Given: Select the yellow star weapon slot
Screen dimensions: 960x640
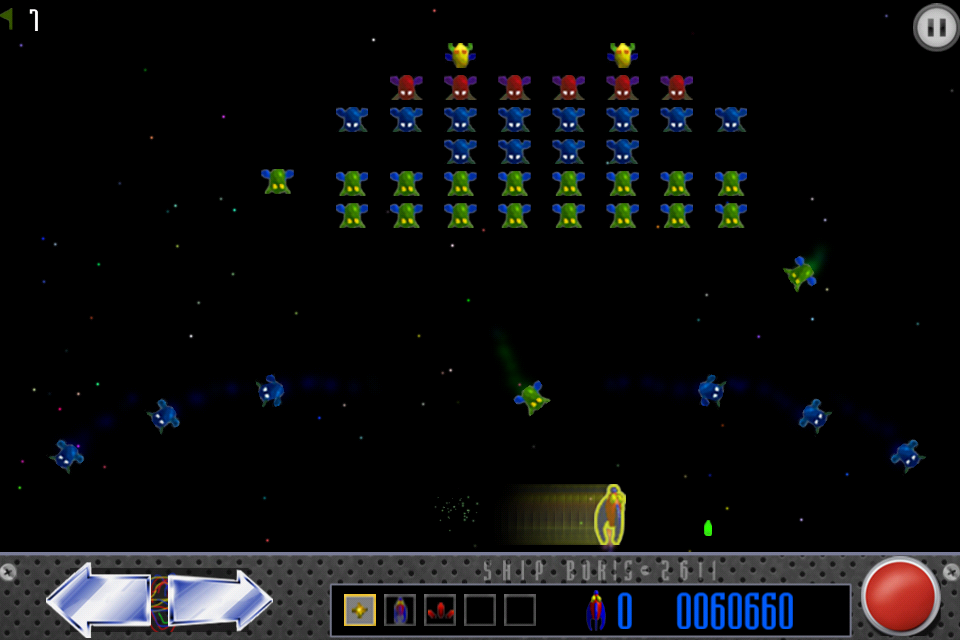Looking at the screenshot, I should click(360, 610).
